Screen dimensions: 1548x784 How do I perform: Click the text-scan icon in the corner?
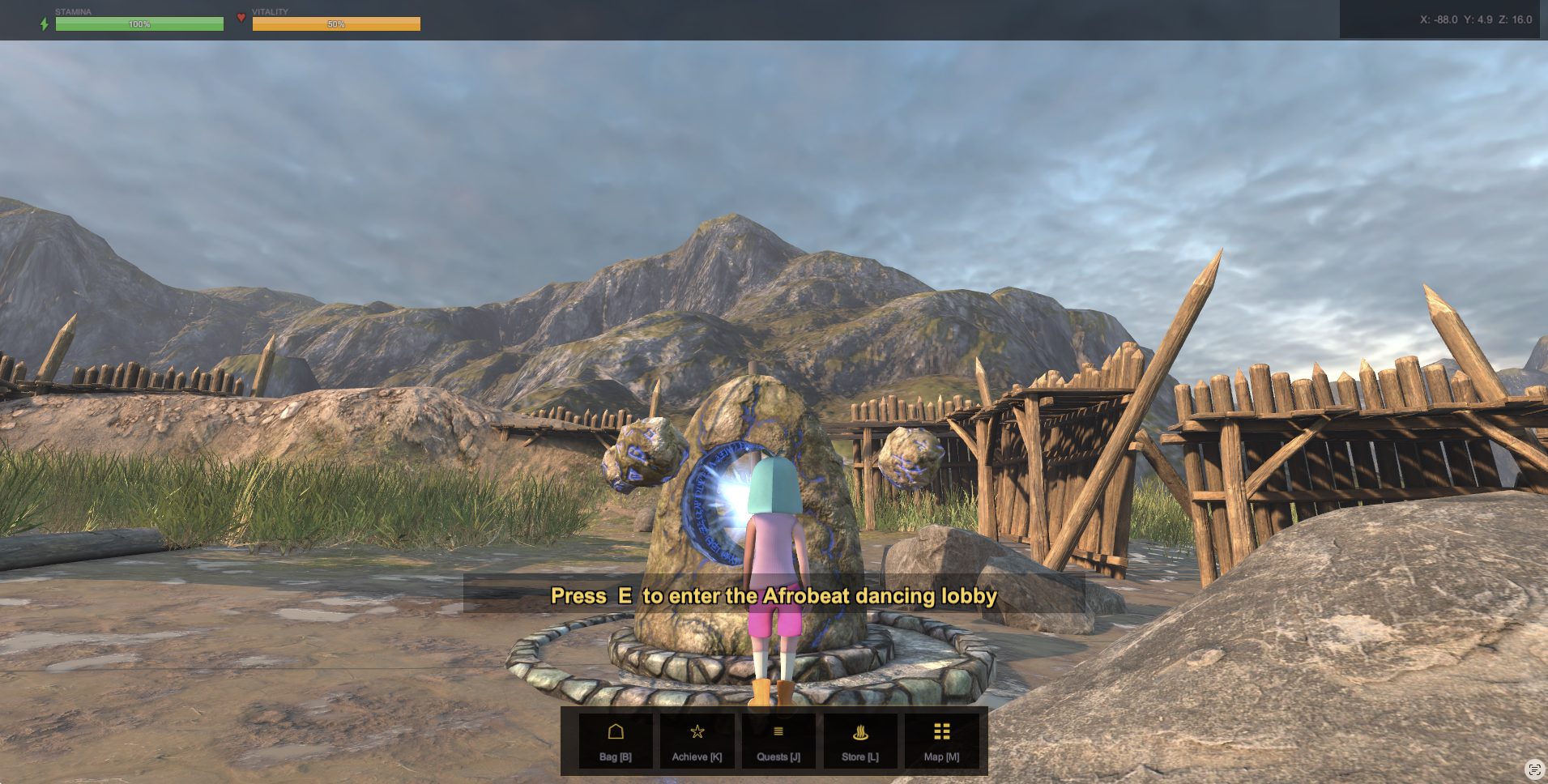pos(1537,768)
